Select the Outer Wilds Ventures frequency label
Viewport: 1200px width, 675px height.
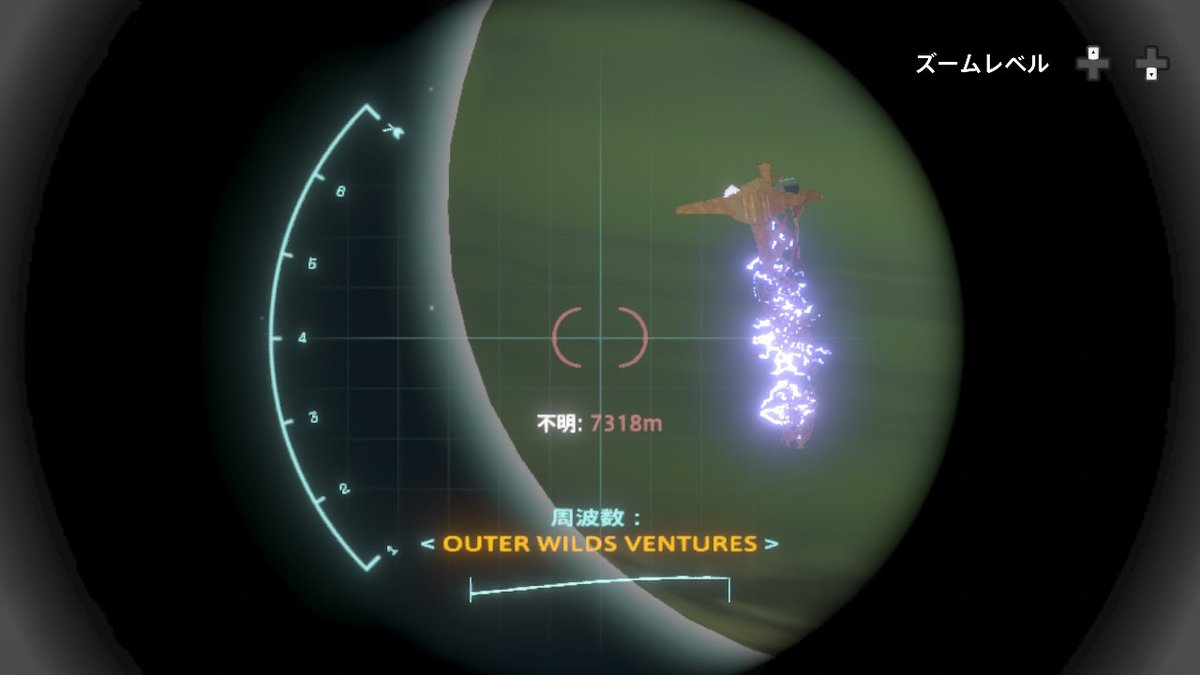click(599, 544)
